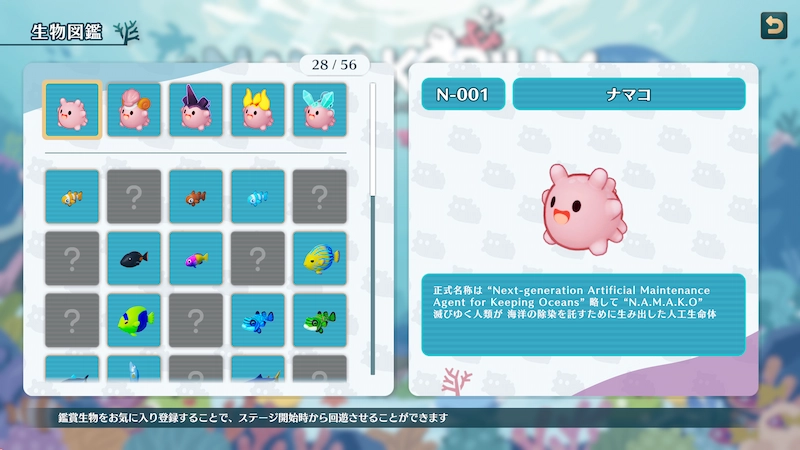Choose the purple and yellow fish tile
The image size is (800, 450).
click(x=196, y=258)
